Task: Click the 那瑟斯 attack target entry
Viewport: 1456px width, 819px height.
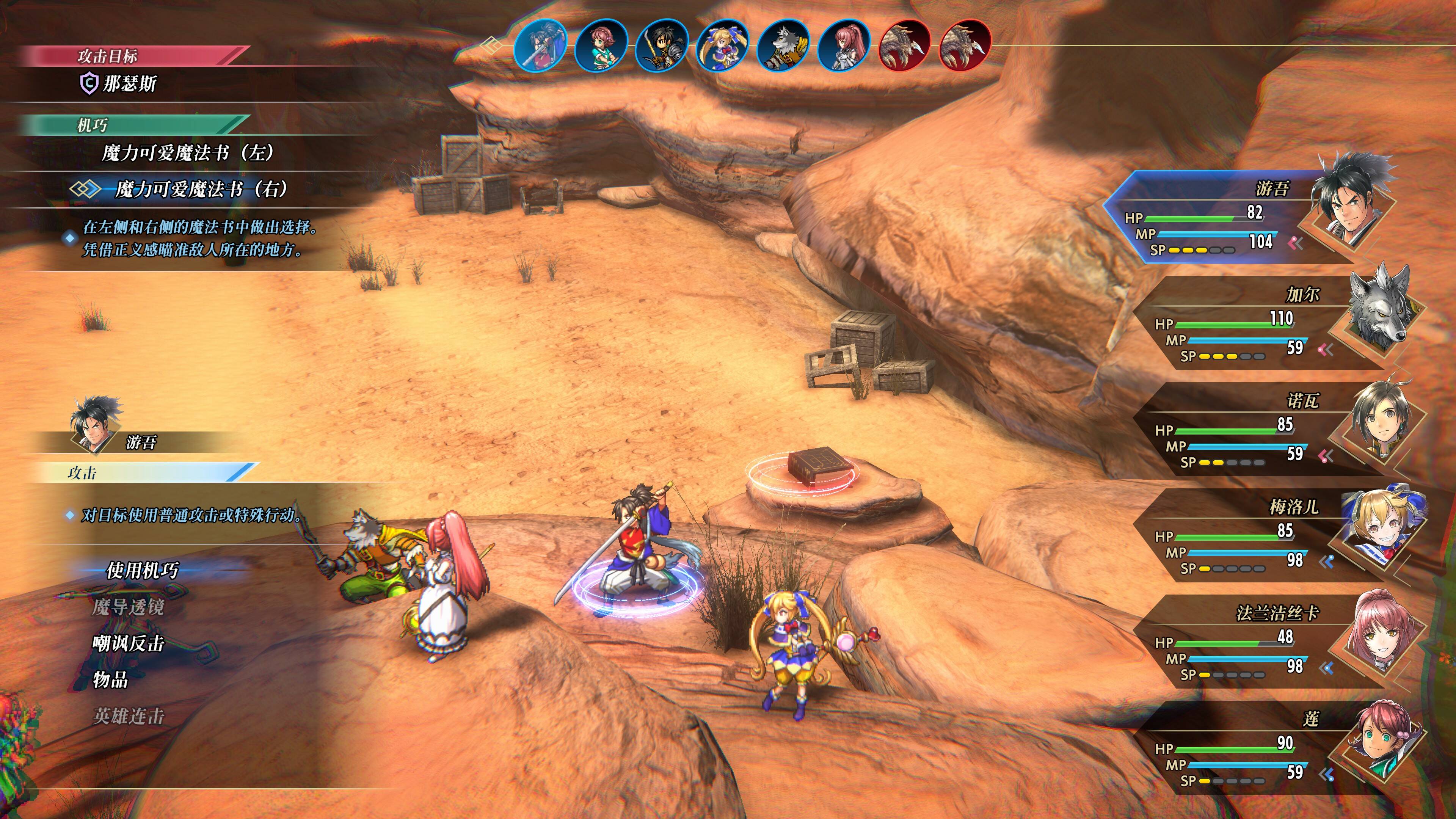Action: tap(129, 84)
